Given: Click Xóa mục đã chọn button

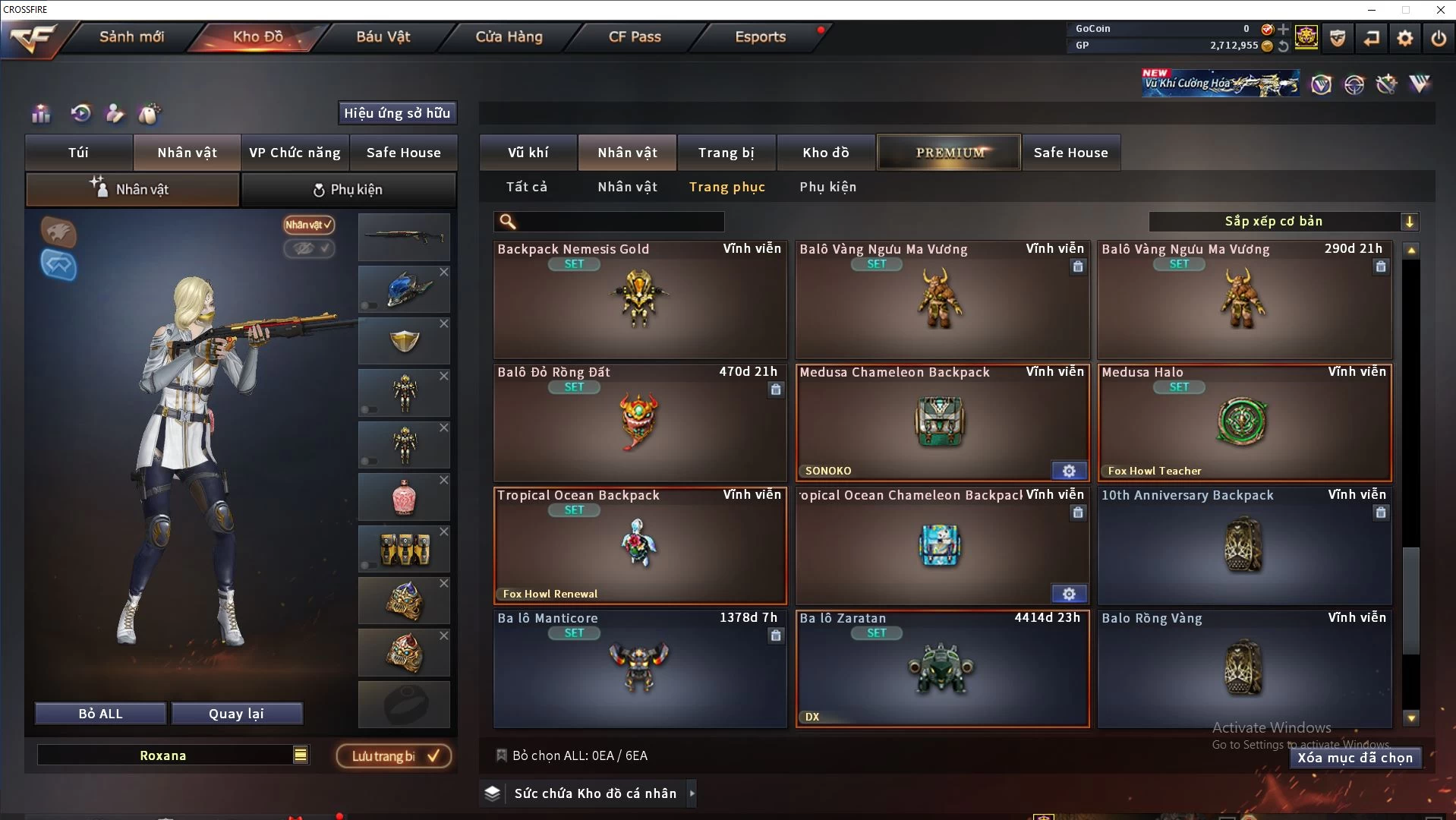Looking at the screenshot, I should click(x=1354, y=758).
